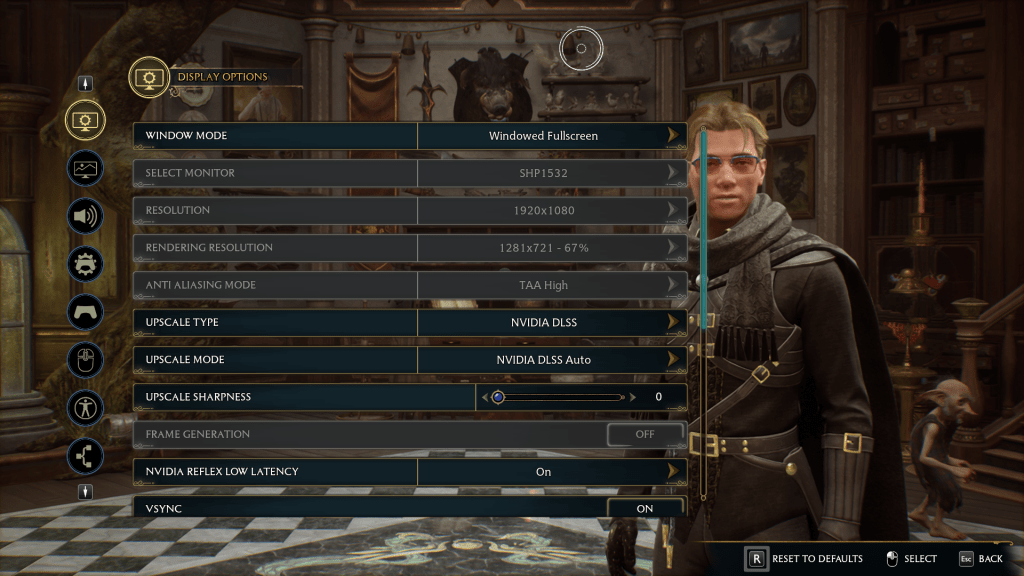The image size is (1024, 576).
Task: Open the Audio options speaker tab
Action: coord(85,216)
